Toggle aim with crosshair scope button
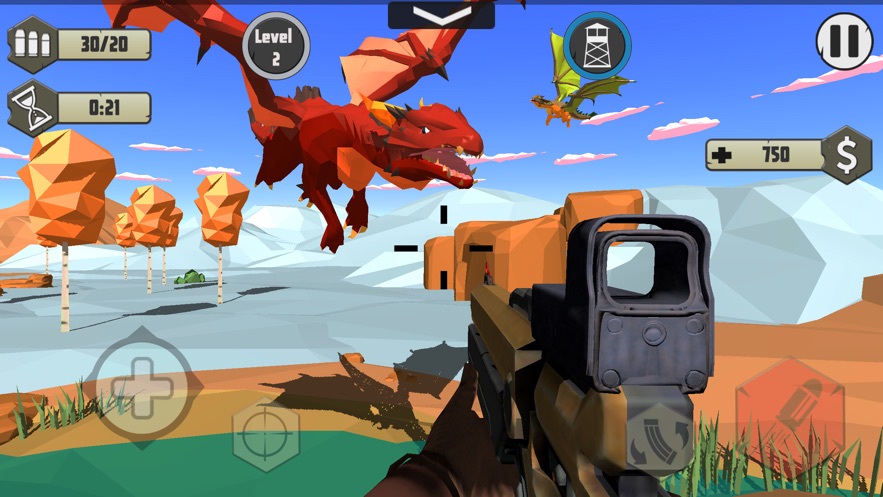 click(x=266, y=435)
